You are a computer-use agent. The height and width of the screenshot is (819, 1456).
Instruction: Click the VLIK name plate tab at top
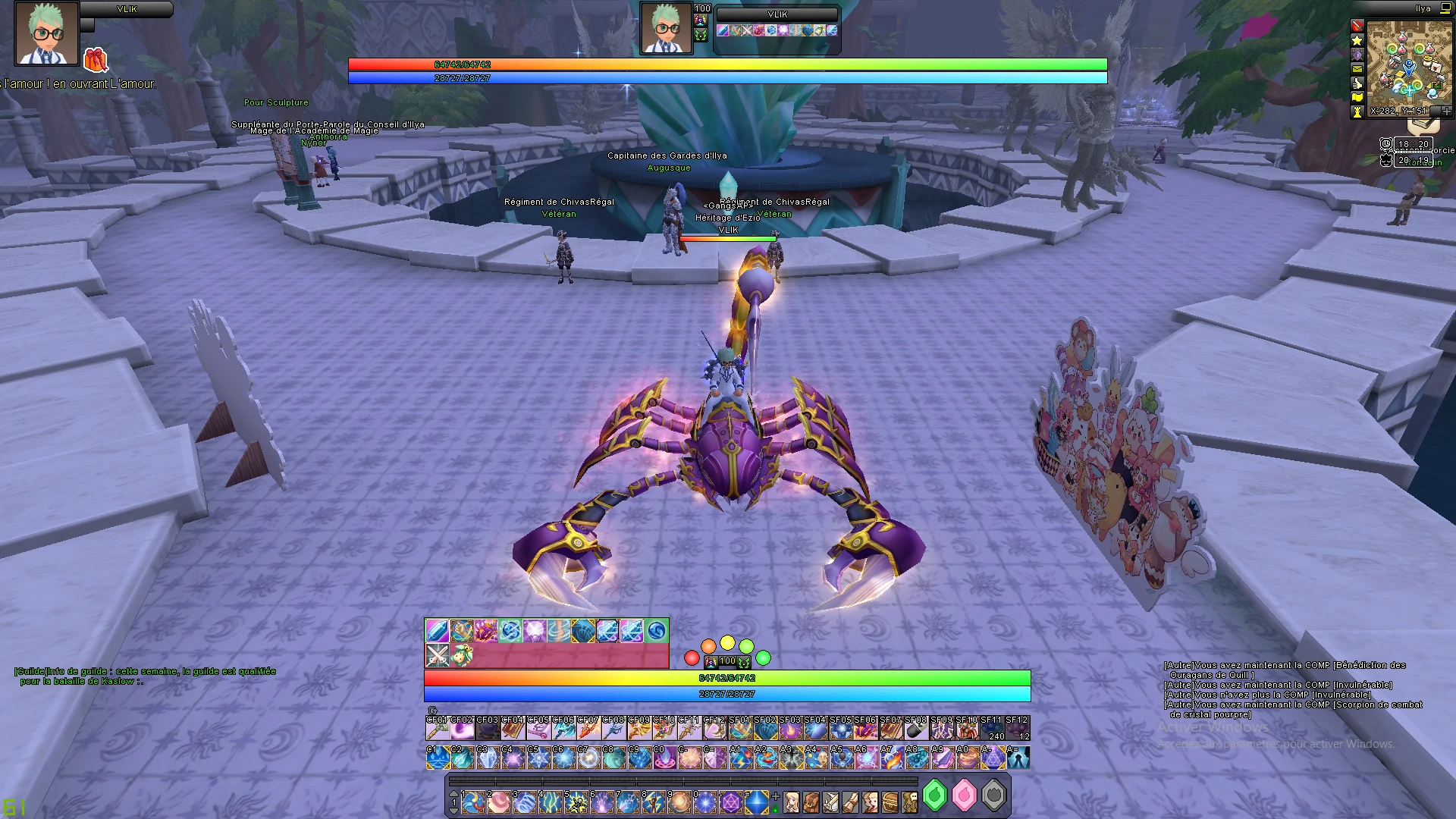779,14
